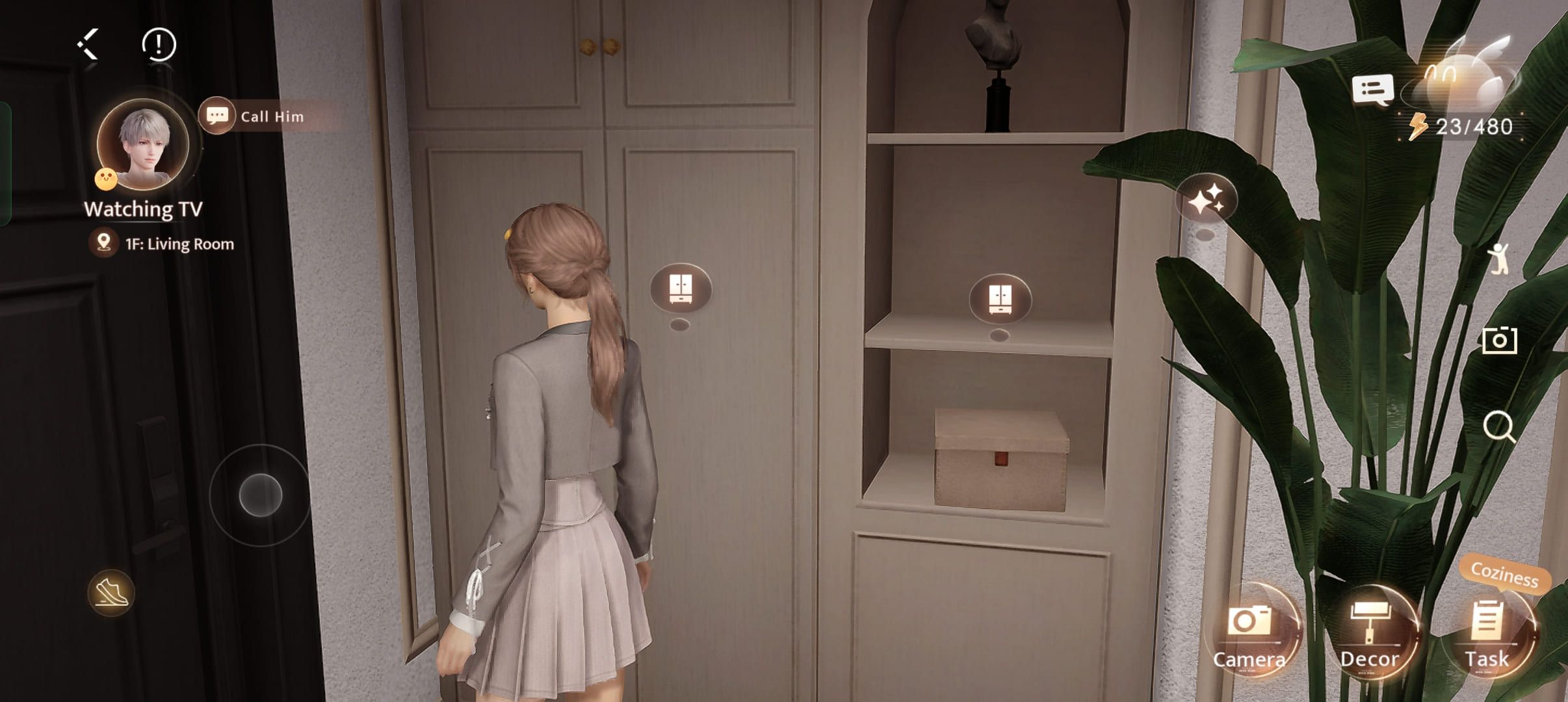The image size is (1568, 702).
Task: Interact with the sparkle bubble prompt
Action: click(1206, 200)
